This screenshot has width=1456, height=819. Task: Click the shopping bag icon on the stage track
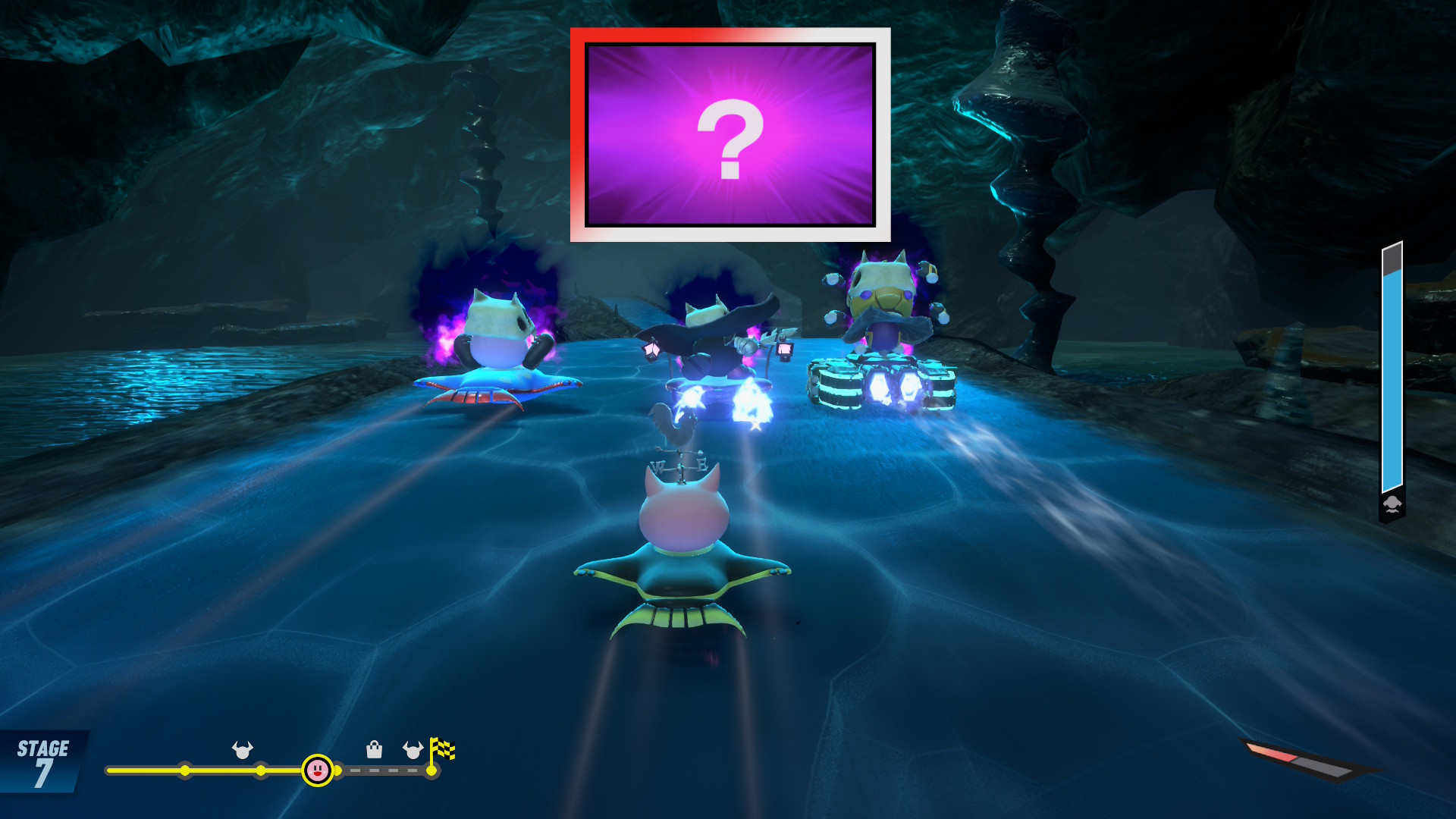pos(374,750)
